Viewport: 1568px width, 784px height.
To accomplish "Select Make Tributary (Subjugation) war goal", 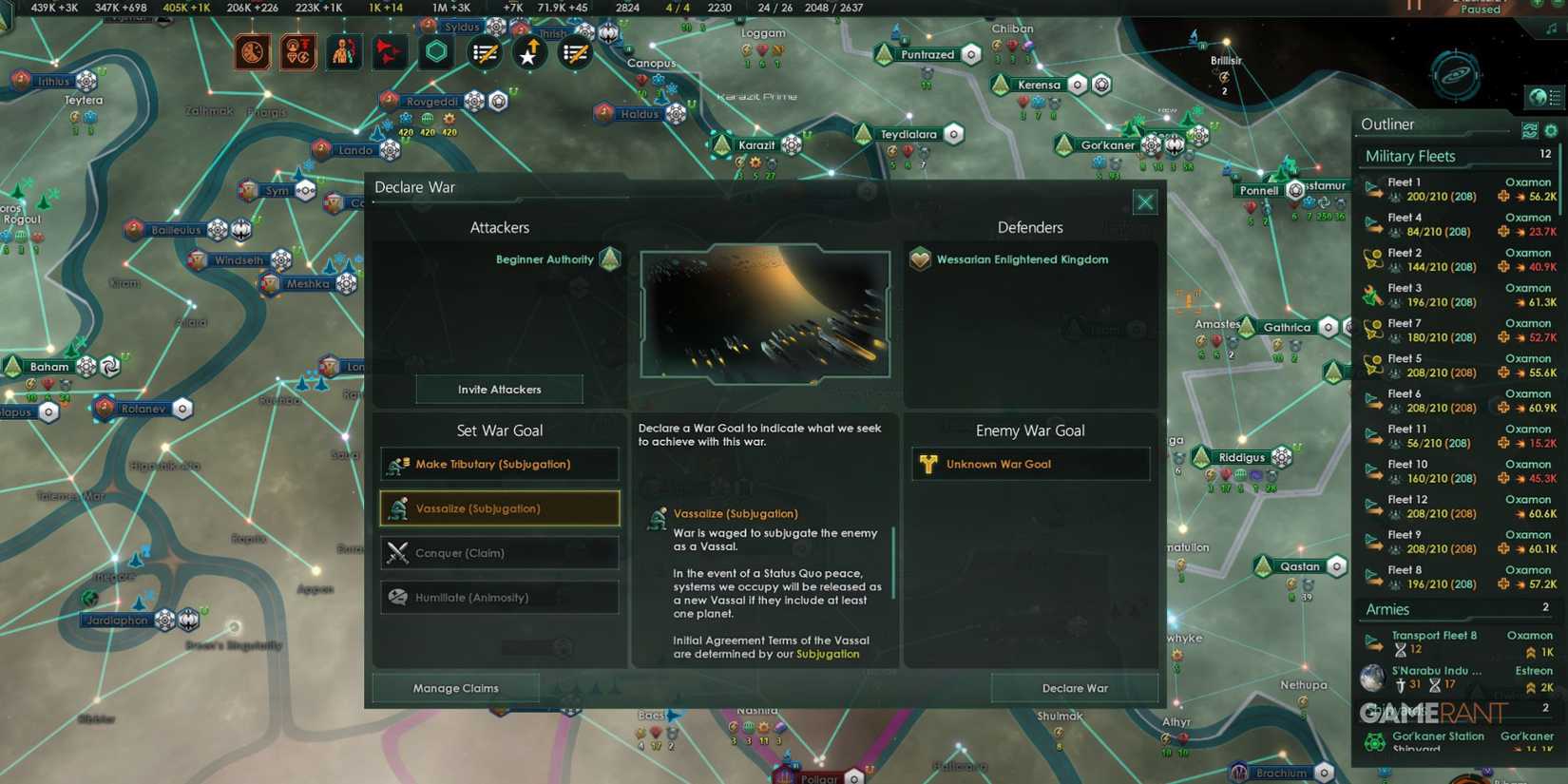I will 499,464.
